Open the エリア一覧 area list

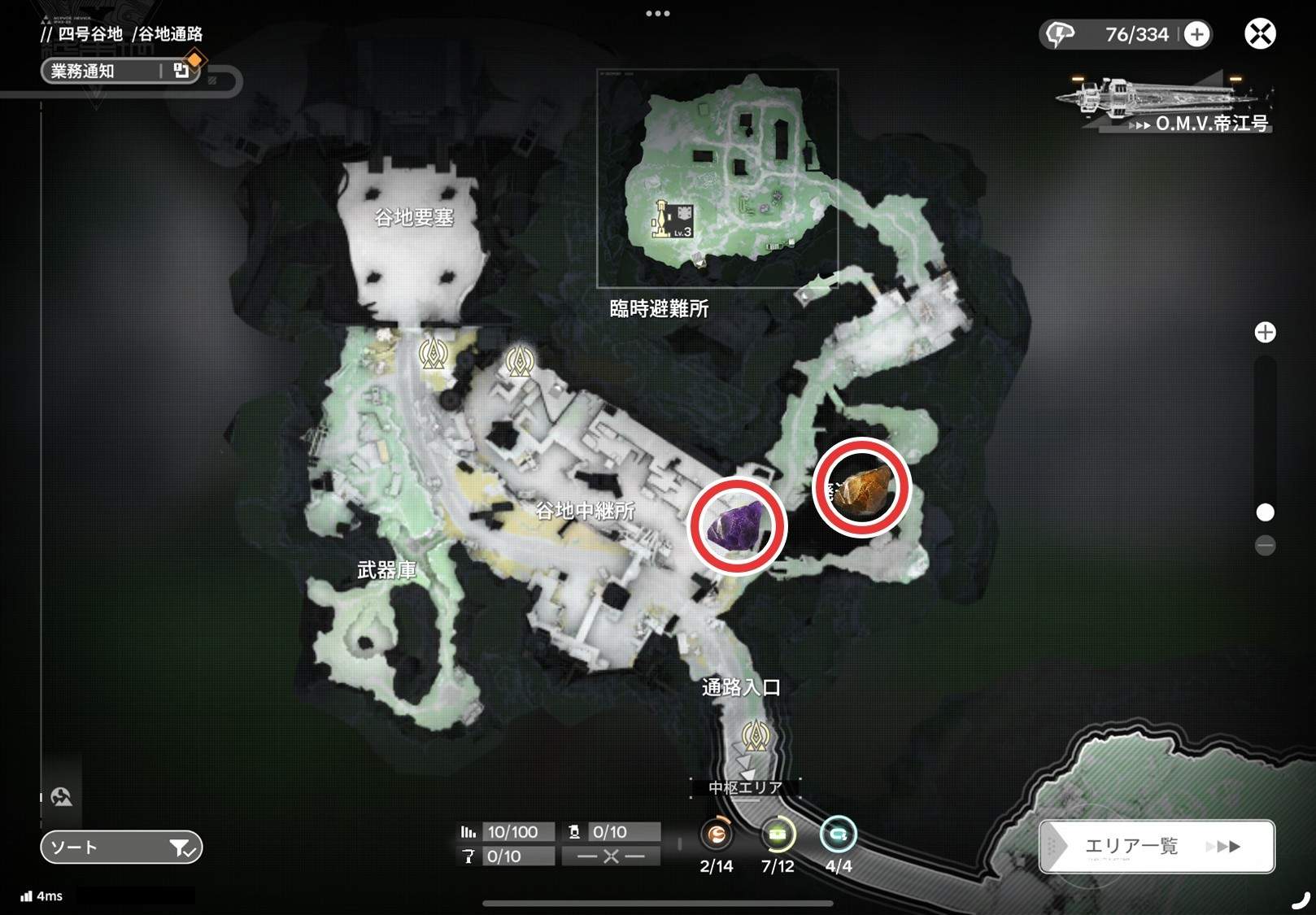coord(1156,847)
